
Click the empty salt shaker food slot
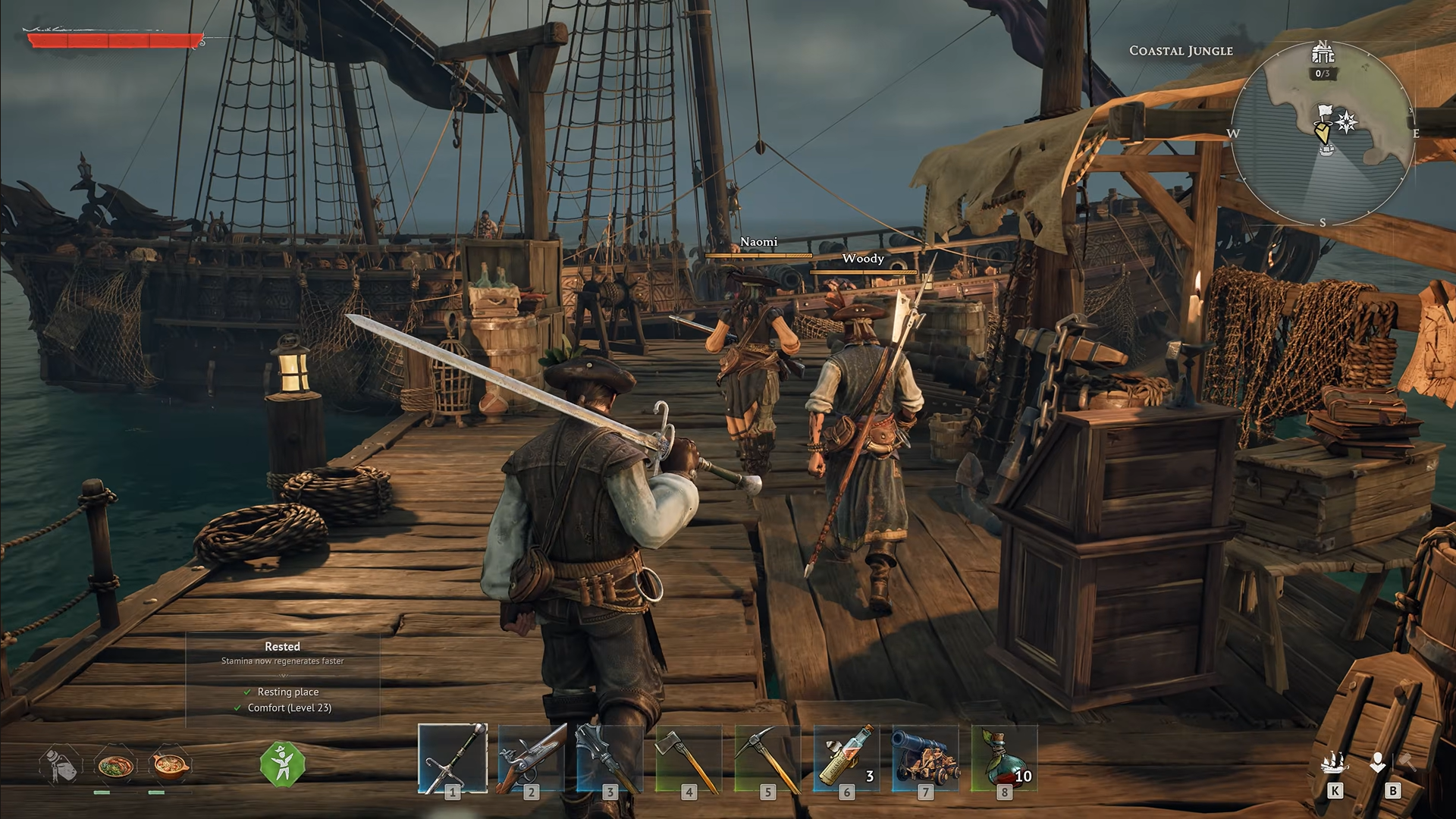61,765
